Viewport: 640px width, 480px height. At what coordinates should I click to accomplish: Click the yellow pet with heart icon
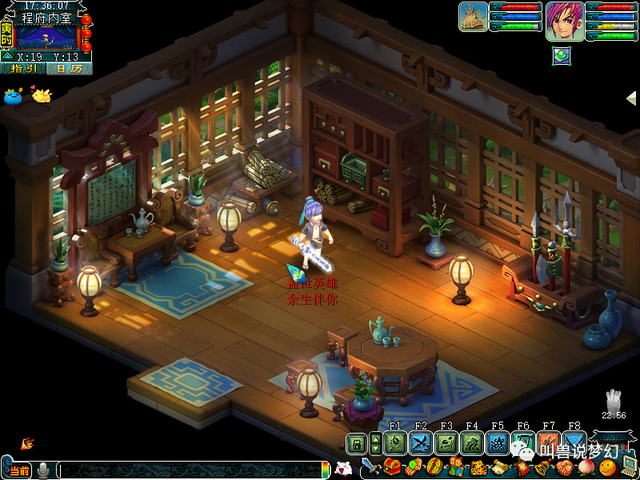pyautogui.click(x=42, y=95)
